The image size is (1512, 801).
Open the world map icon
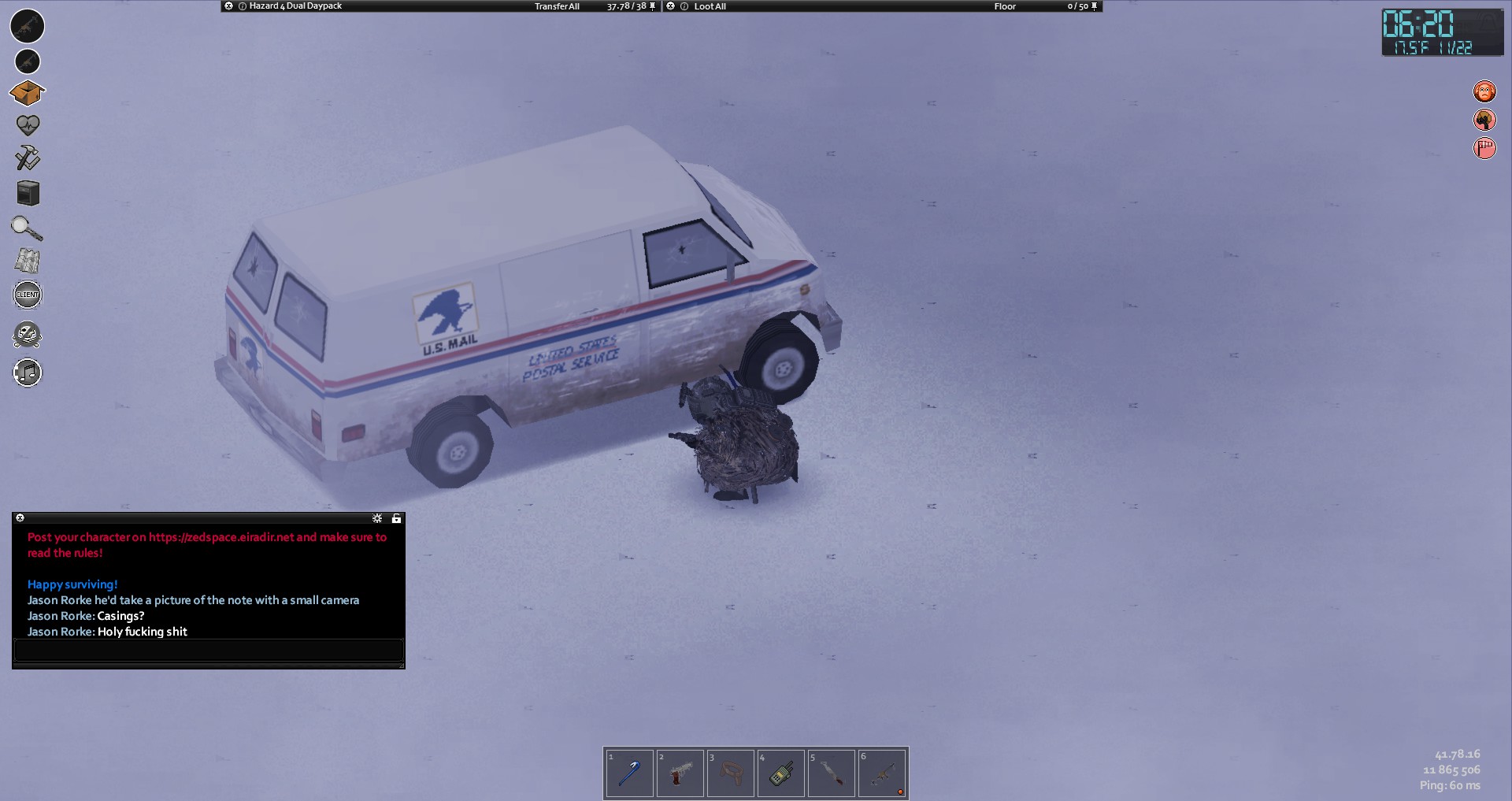pyautogui.click(x=28, y=261)
